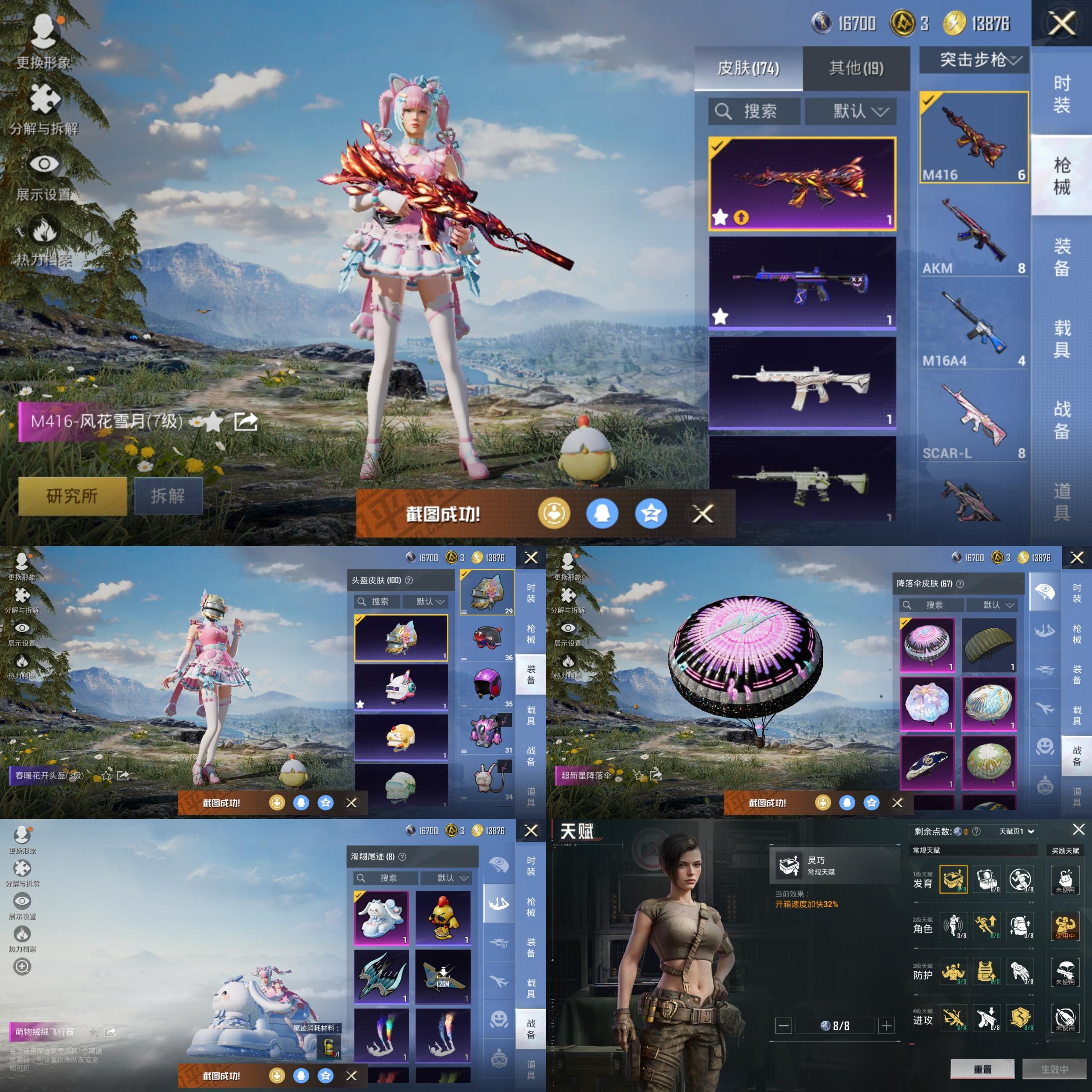Choose the blue-purple M416 skin thumbnail

click(x=802, y=282)
